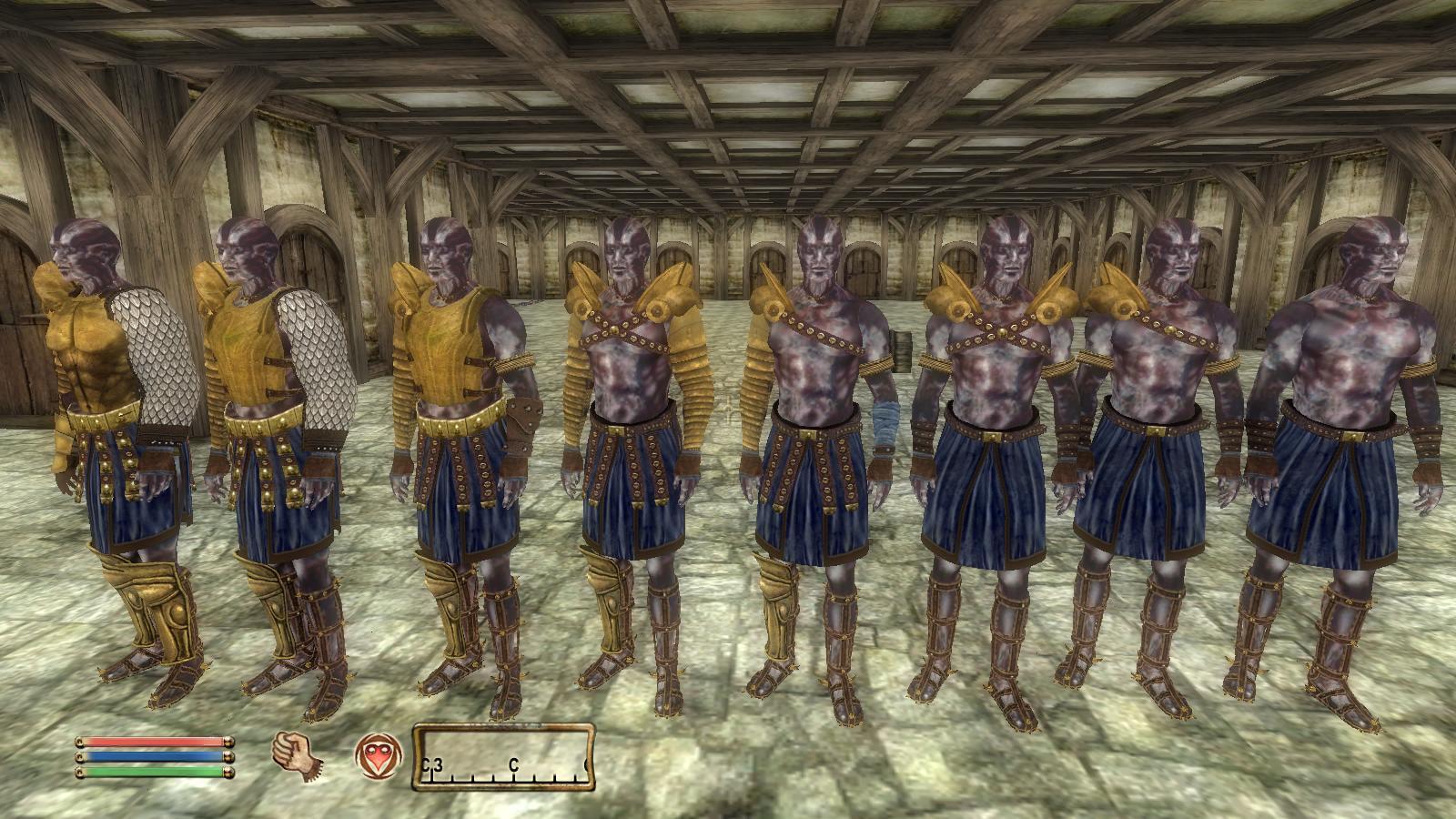This screenshot has width=1456, height=819.
Task: Click the compass bar
Action: (504, 755)
